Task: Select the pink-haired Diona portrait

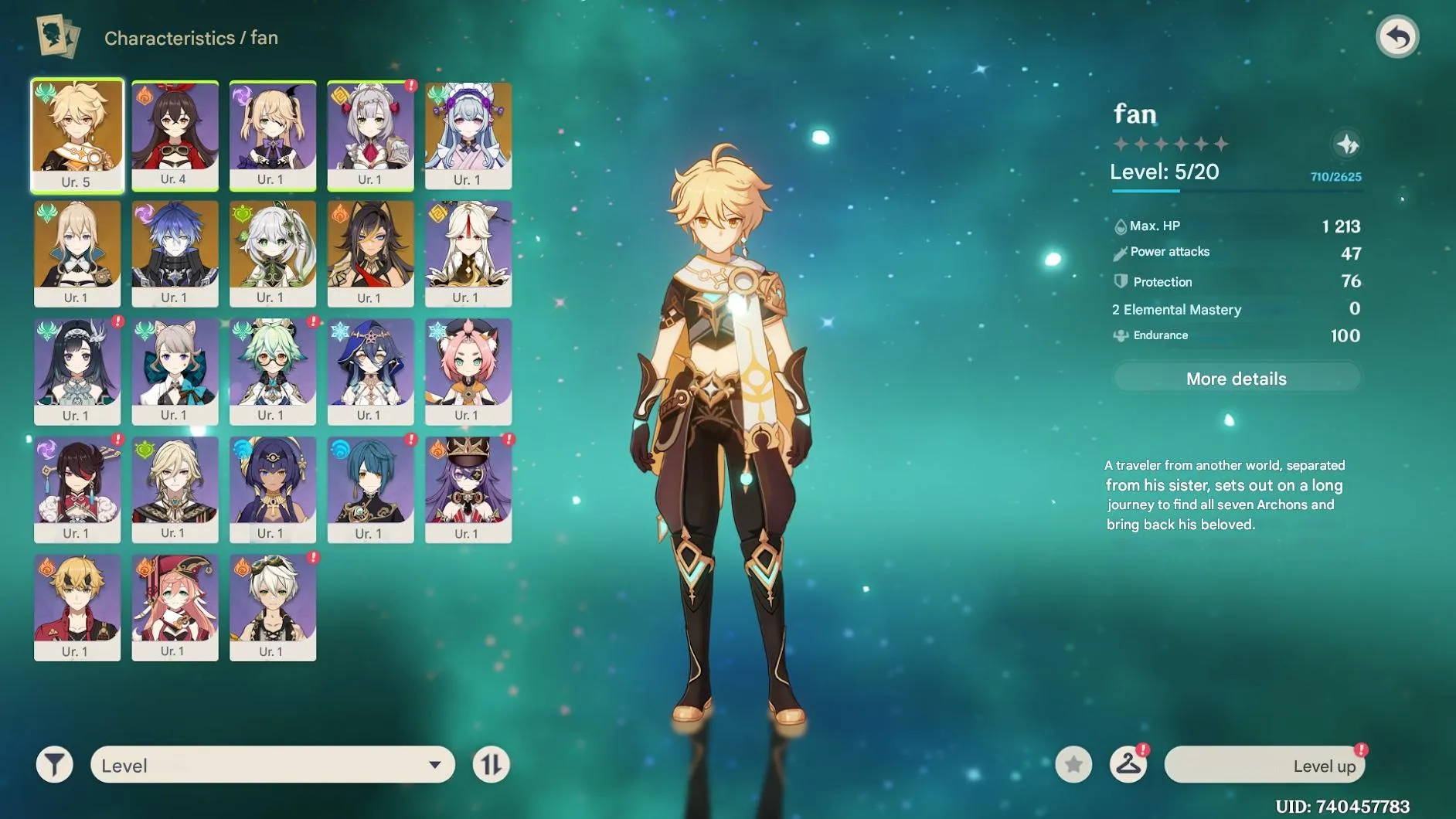Action: [x=468, y=372]
